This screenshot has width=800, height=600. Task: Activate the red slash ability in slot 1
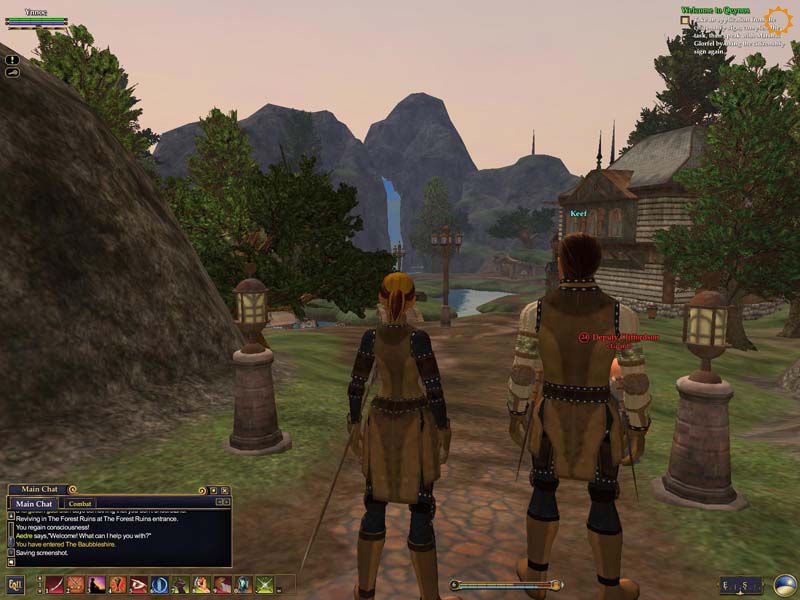[54, 585]
